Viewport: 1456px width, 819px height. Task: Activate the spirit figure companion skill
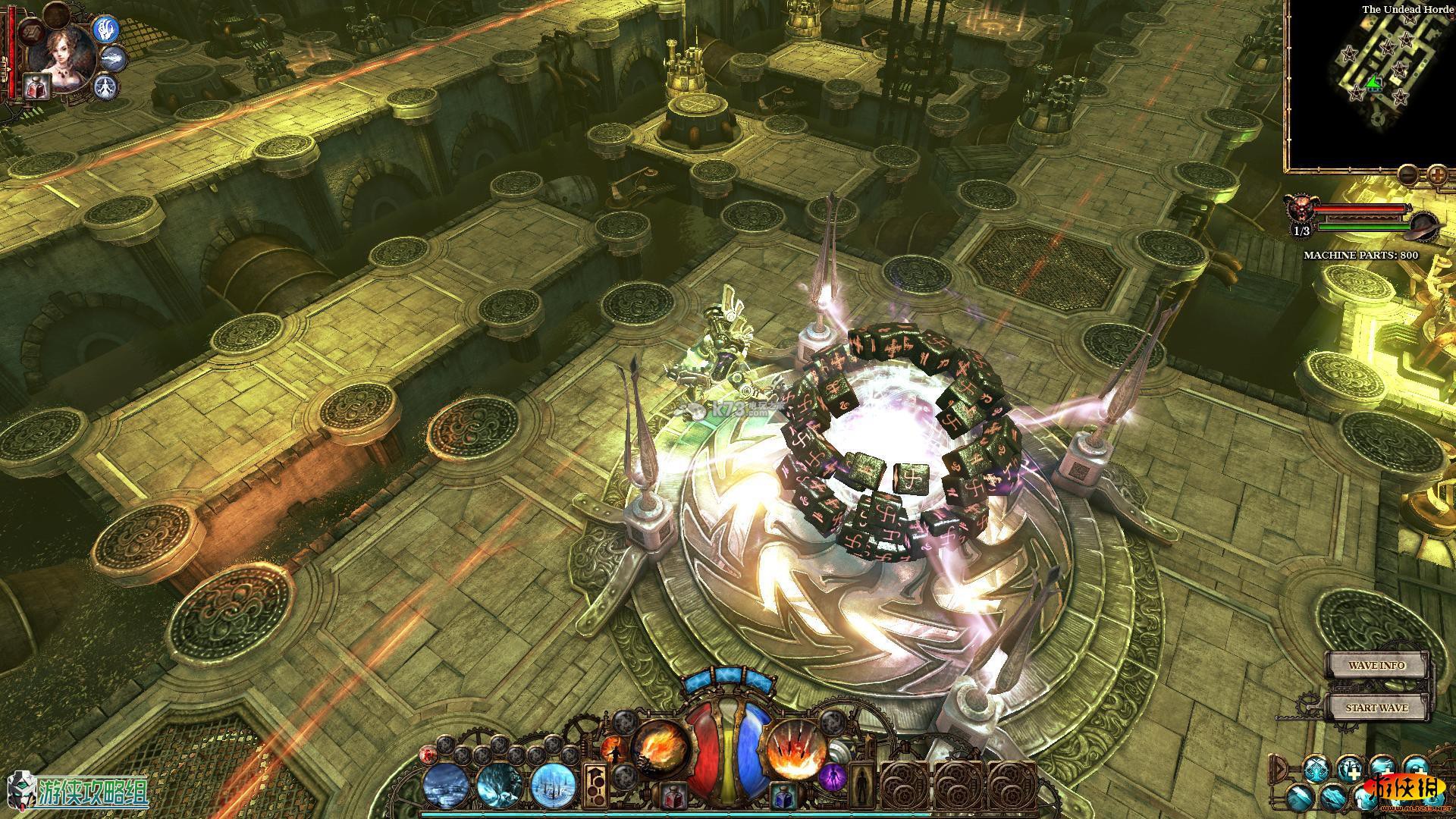[105, 87]
